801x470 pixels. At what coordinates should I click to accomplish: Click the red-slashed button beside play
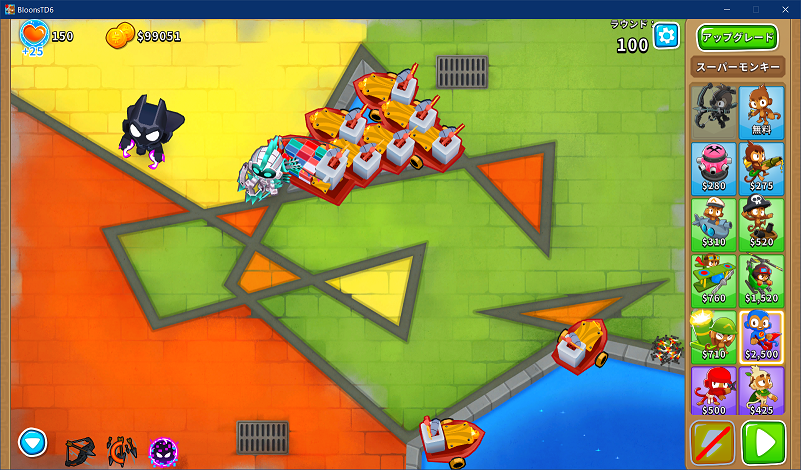pyautogui.click(x=713, y=443)
